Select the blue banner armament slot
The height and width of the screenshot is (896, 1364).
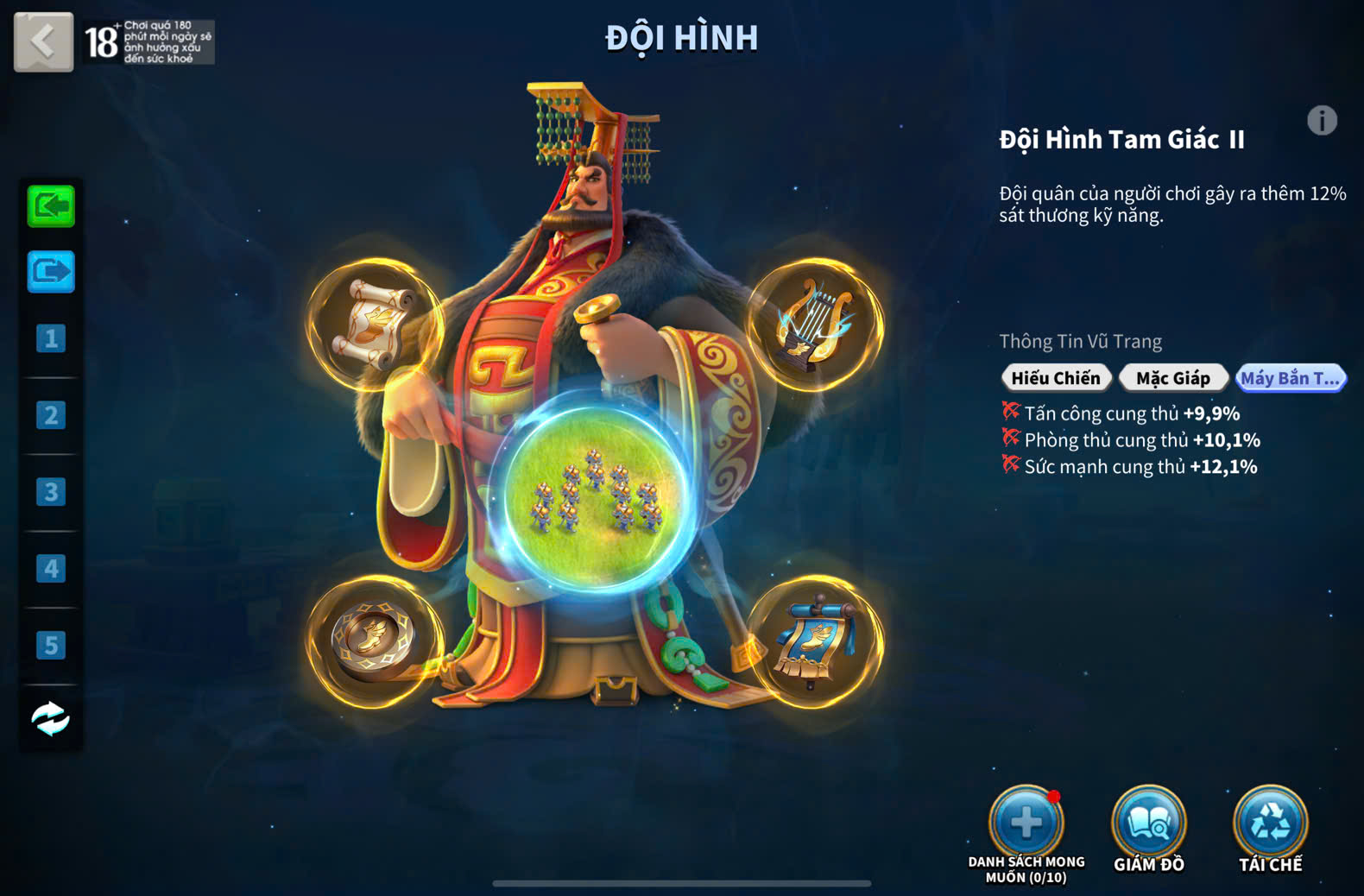click(x=814, y=641)
